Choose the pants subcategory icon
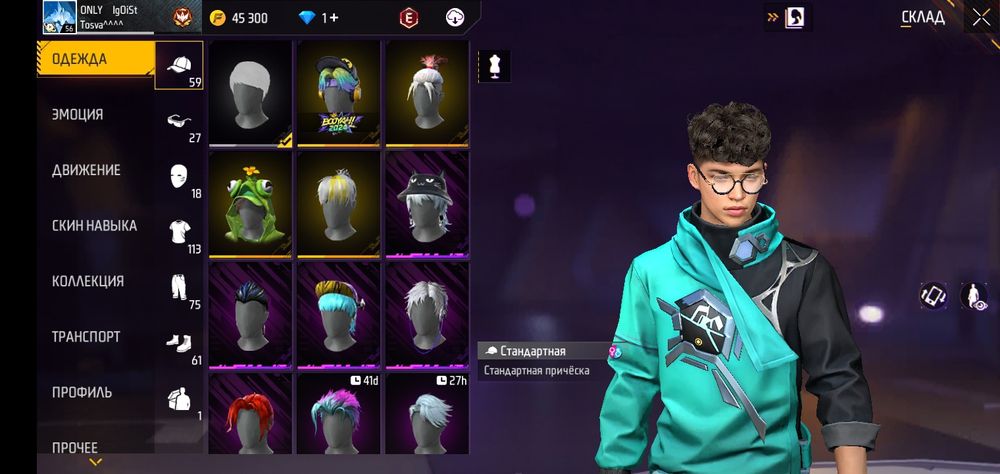This screenshot has height=474, width=1000. point(180,289)
